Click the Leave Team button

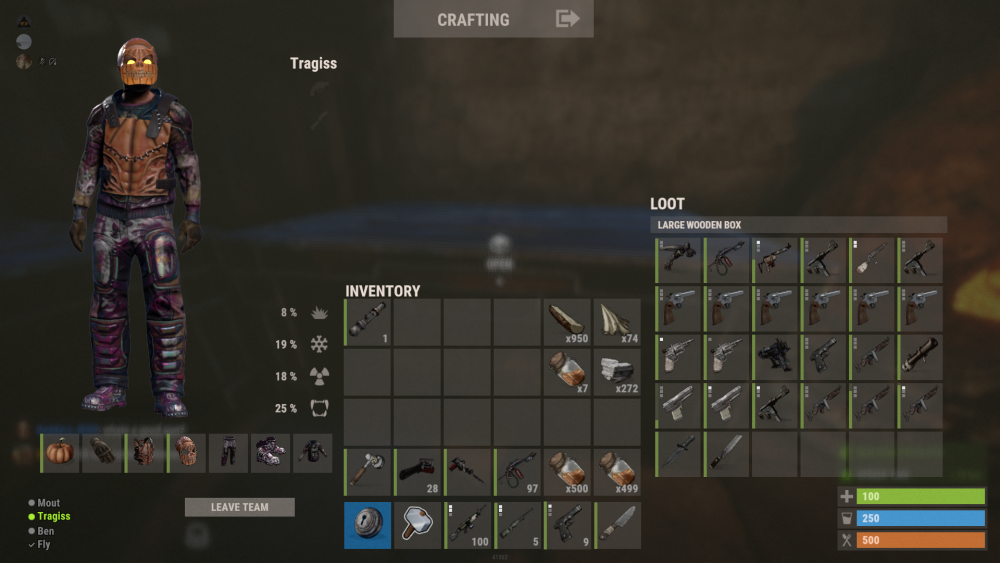point(240,507)
